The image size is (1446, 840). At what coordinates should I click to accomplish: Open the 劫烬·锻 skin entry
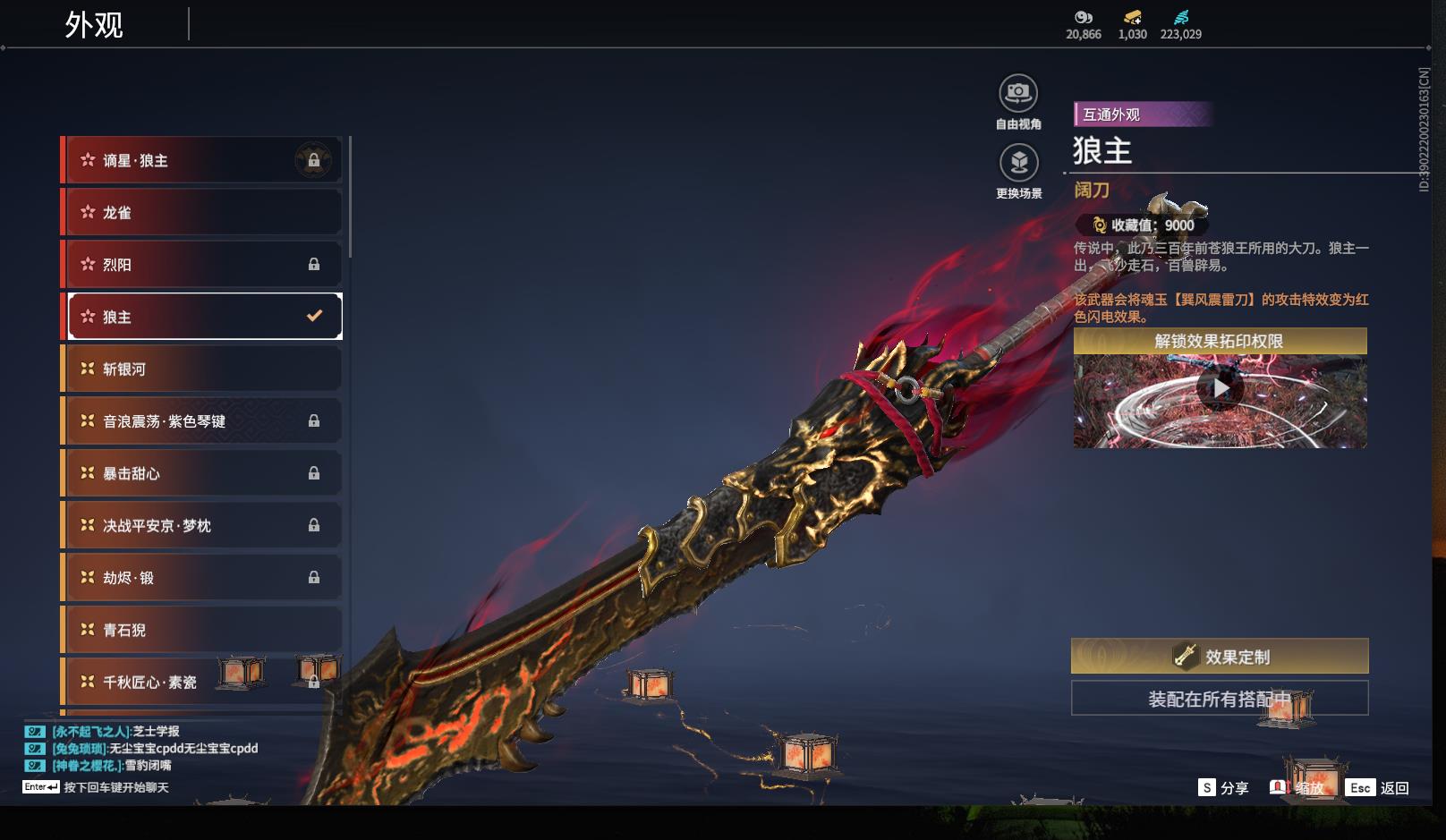(x=203, y=578)
